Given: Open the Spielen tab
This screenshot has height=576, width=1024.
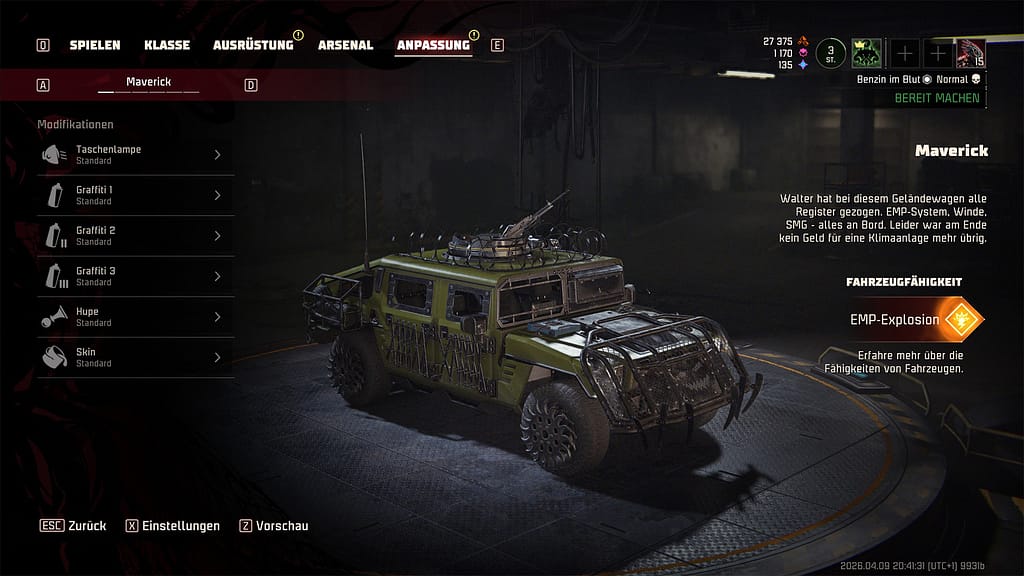Looking at the screenshot, I should tap(94, 45).
